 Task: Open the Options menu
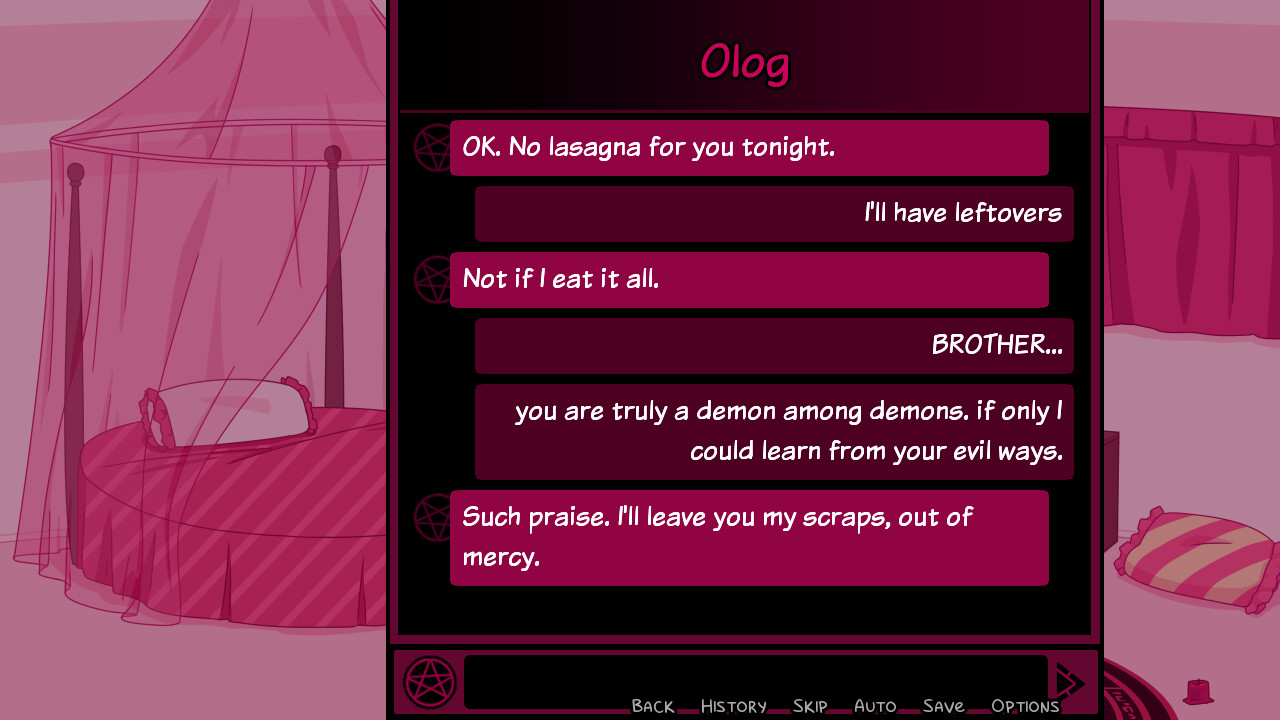pos(1024,705)
